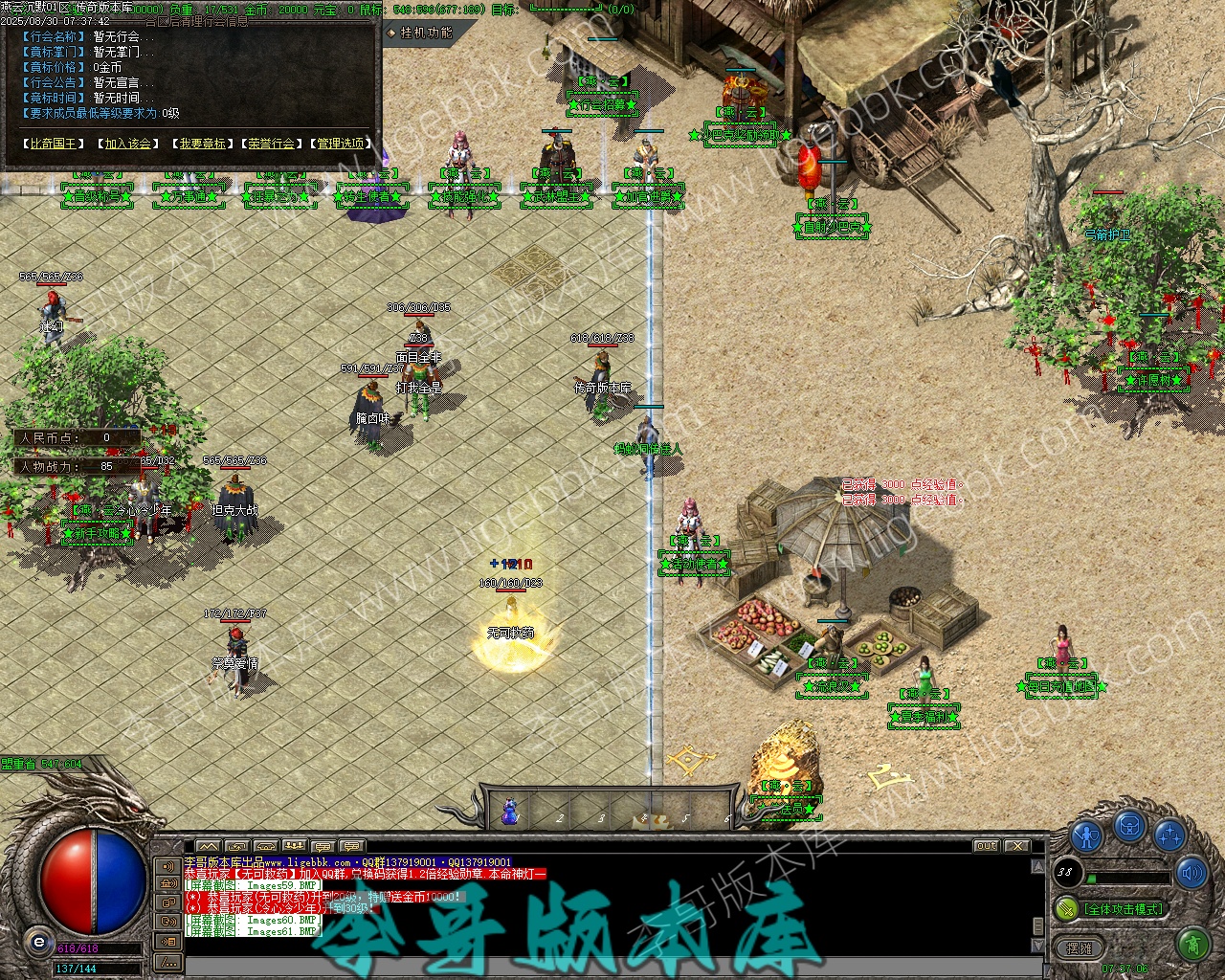Switch the 全体攻击模式 attack mode
Screen dimensions: 1225x980
point(1122,908)
